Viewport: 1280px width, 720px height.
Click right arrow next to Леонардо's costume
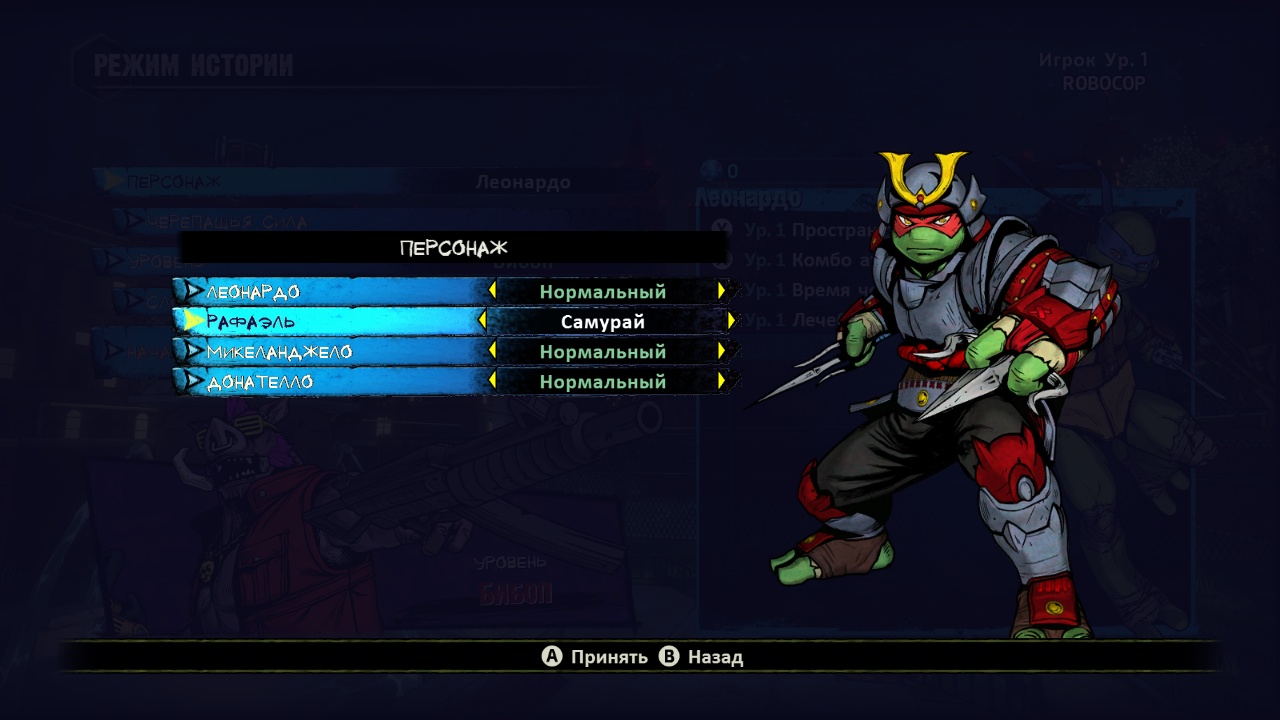[x=721, y=291]
